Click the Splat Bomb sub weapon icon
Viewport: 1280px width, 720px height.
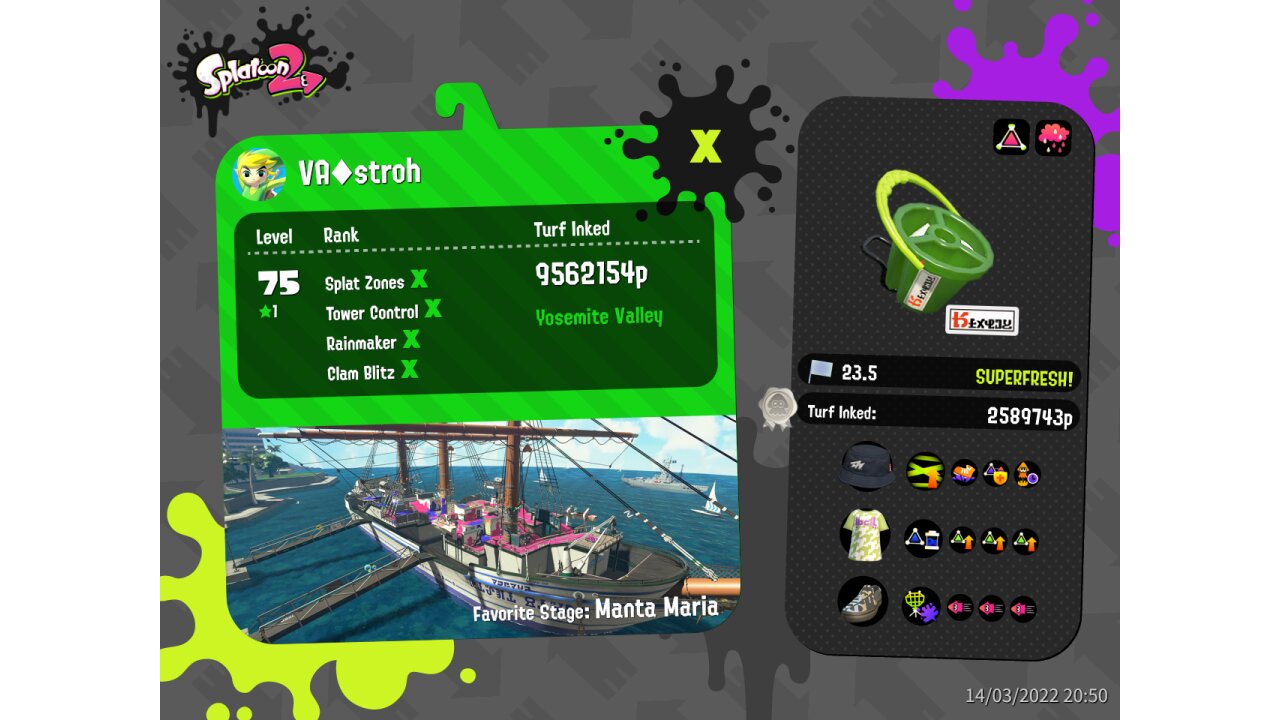click(x=1011, y=137)
